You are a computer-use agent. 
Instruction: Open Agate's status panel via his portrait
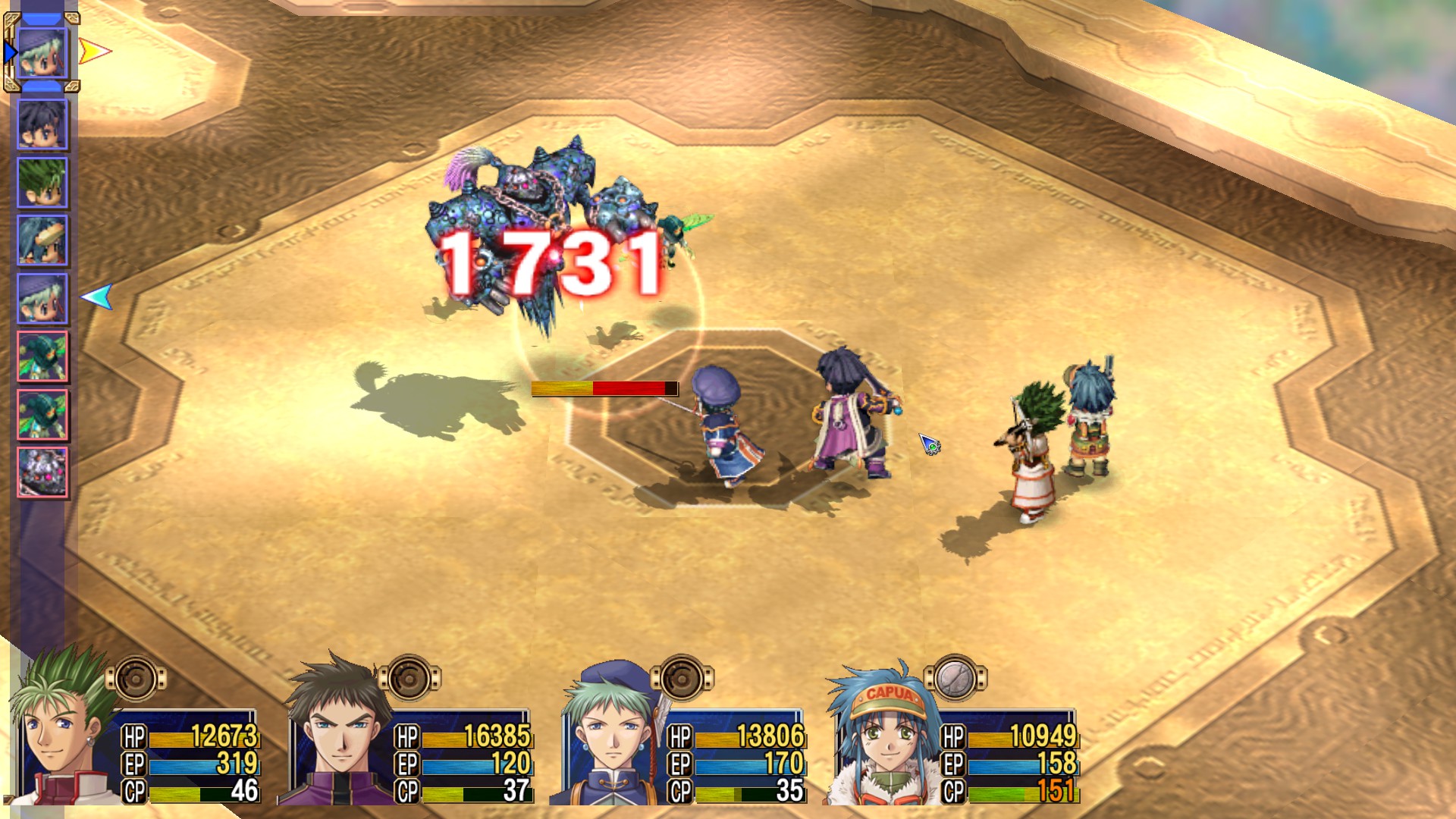pos(53,736)
